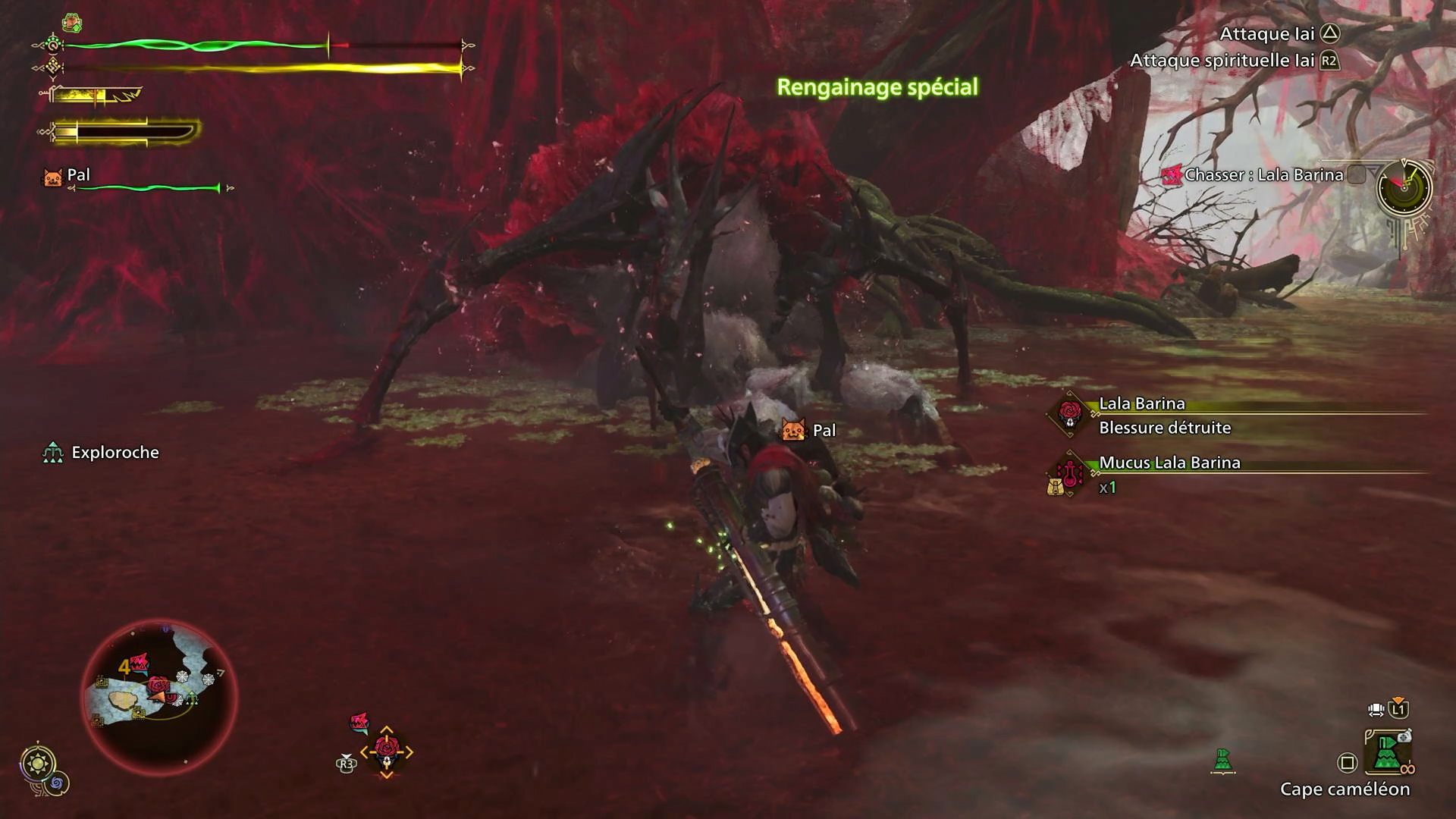The image size is (1456, 819).
Task: Click the Pal companion cat icon in the party list
Action: pos(52,177)
